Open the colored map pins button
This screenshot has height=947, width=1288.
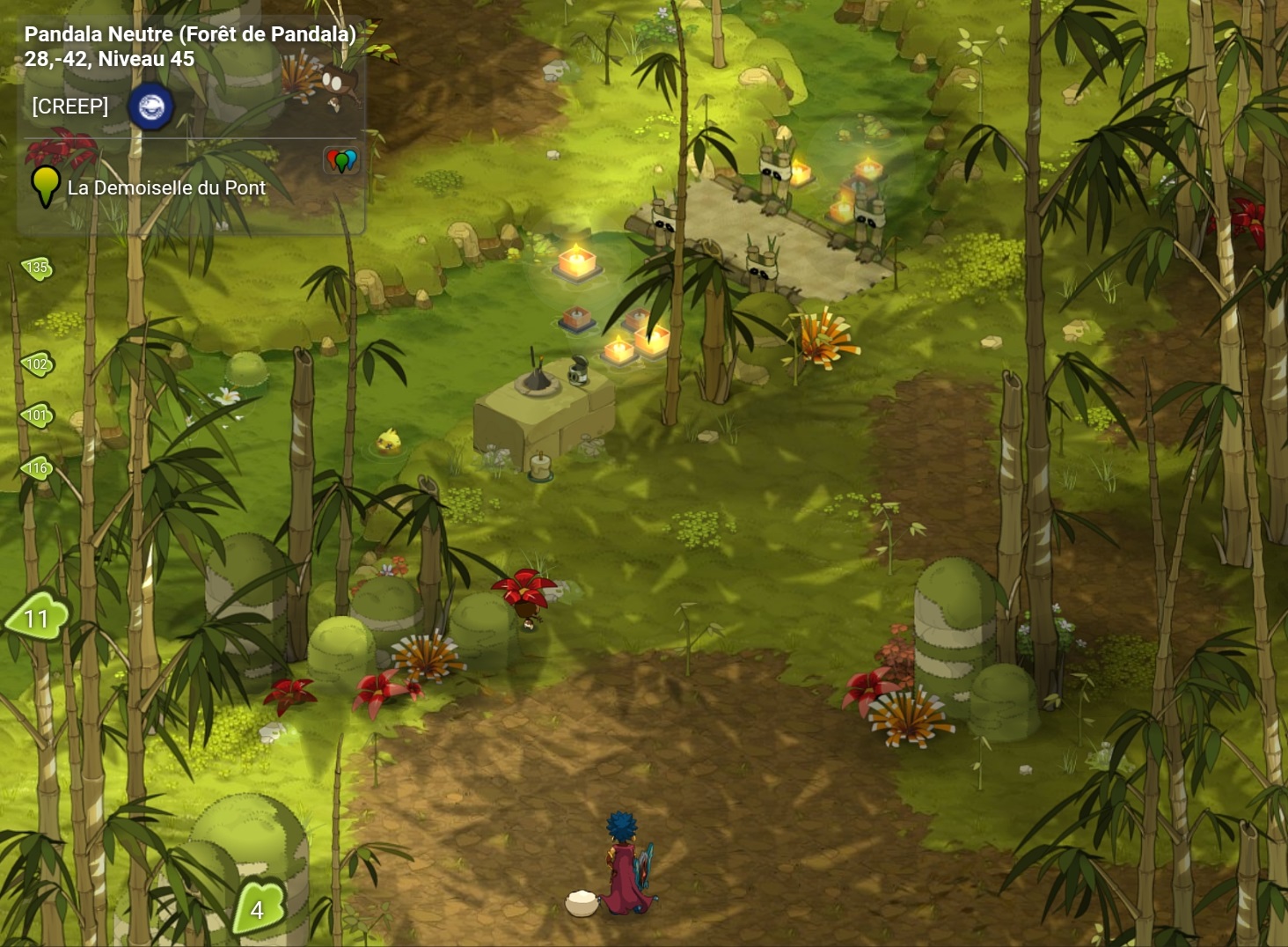[341, 160]
